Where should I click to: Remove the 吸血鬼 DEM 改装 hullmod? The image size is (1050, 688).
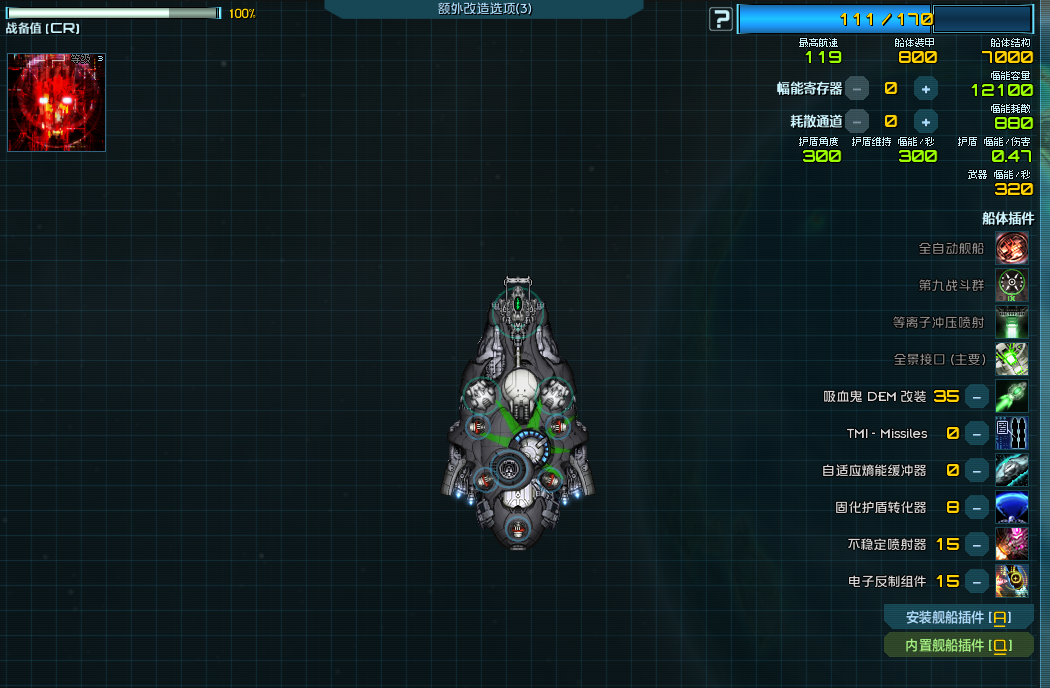977,396
